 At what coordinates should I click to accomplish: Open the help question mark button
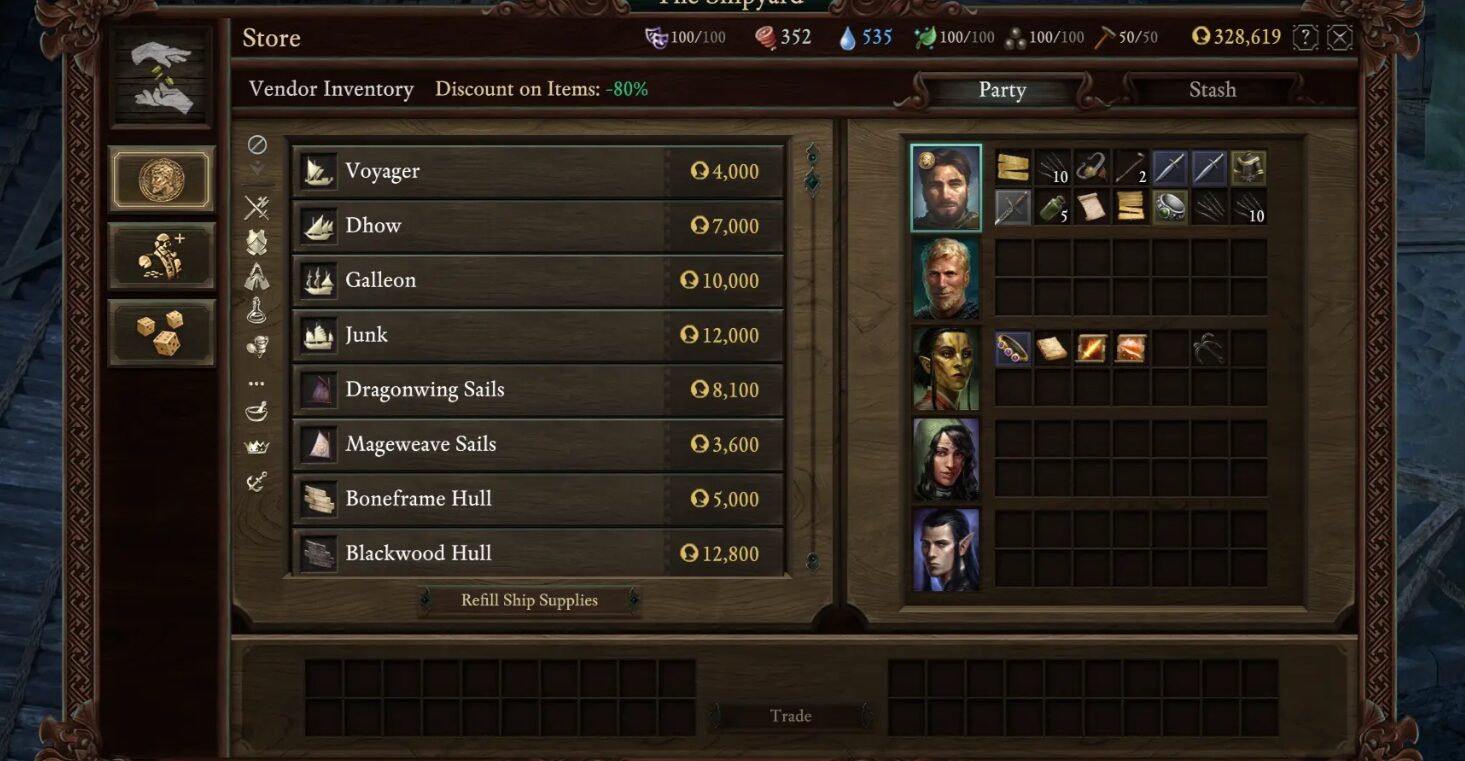click(x=1305, y=38)
